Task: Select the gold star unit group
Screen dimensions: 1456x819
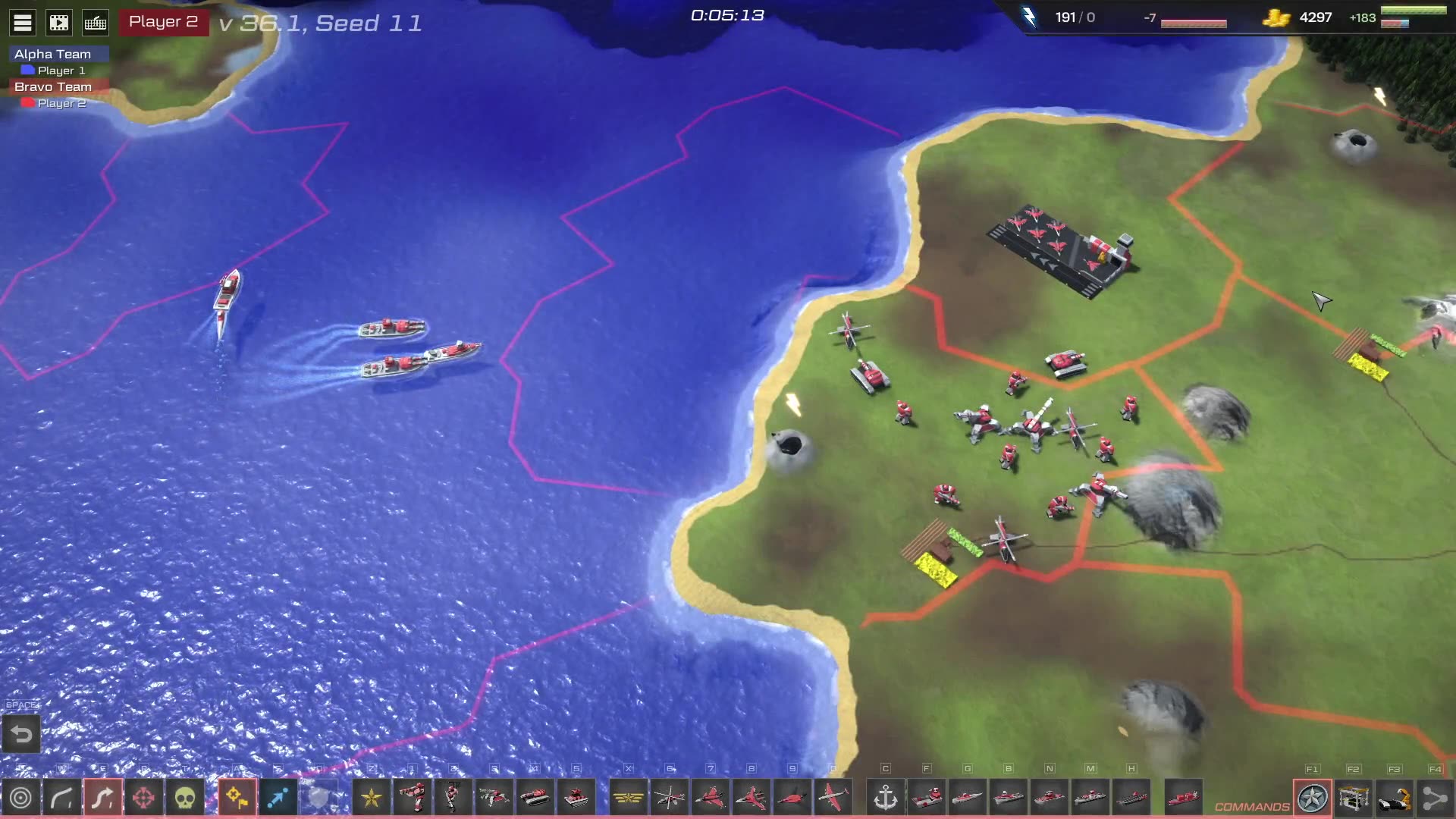Action: click(x=372, y=798)
